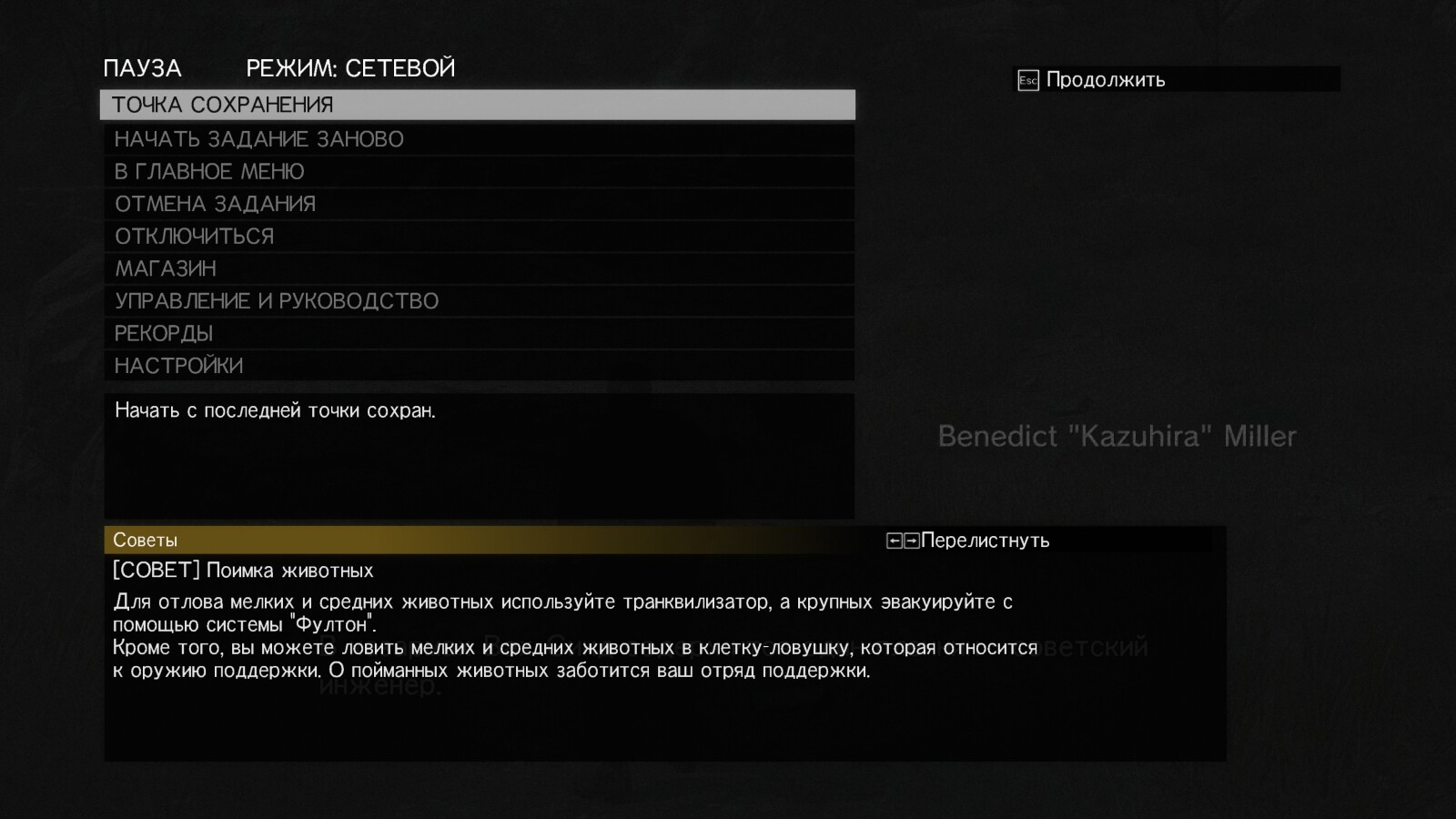Click the left arrow icon beside Перелистнуть
The image size is (1456, 819).
click(x=896, y=540)
